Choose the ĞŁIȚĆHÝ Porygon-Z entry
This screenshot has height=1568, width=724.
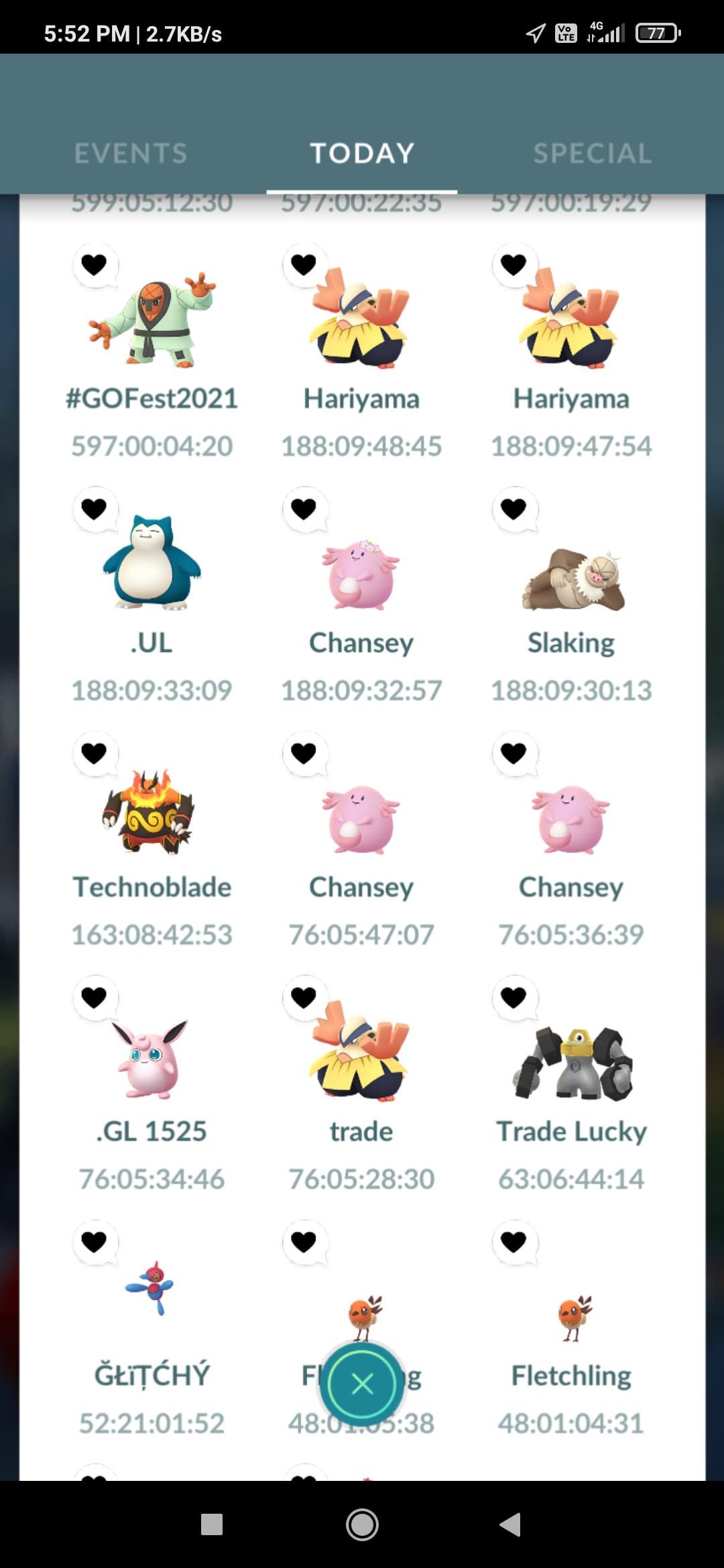[152, 1290]
